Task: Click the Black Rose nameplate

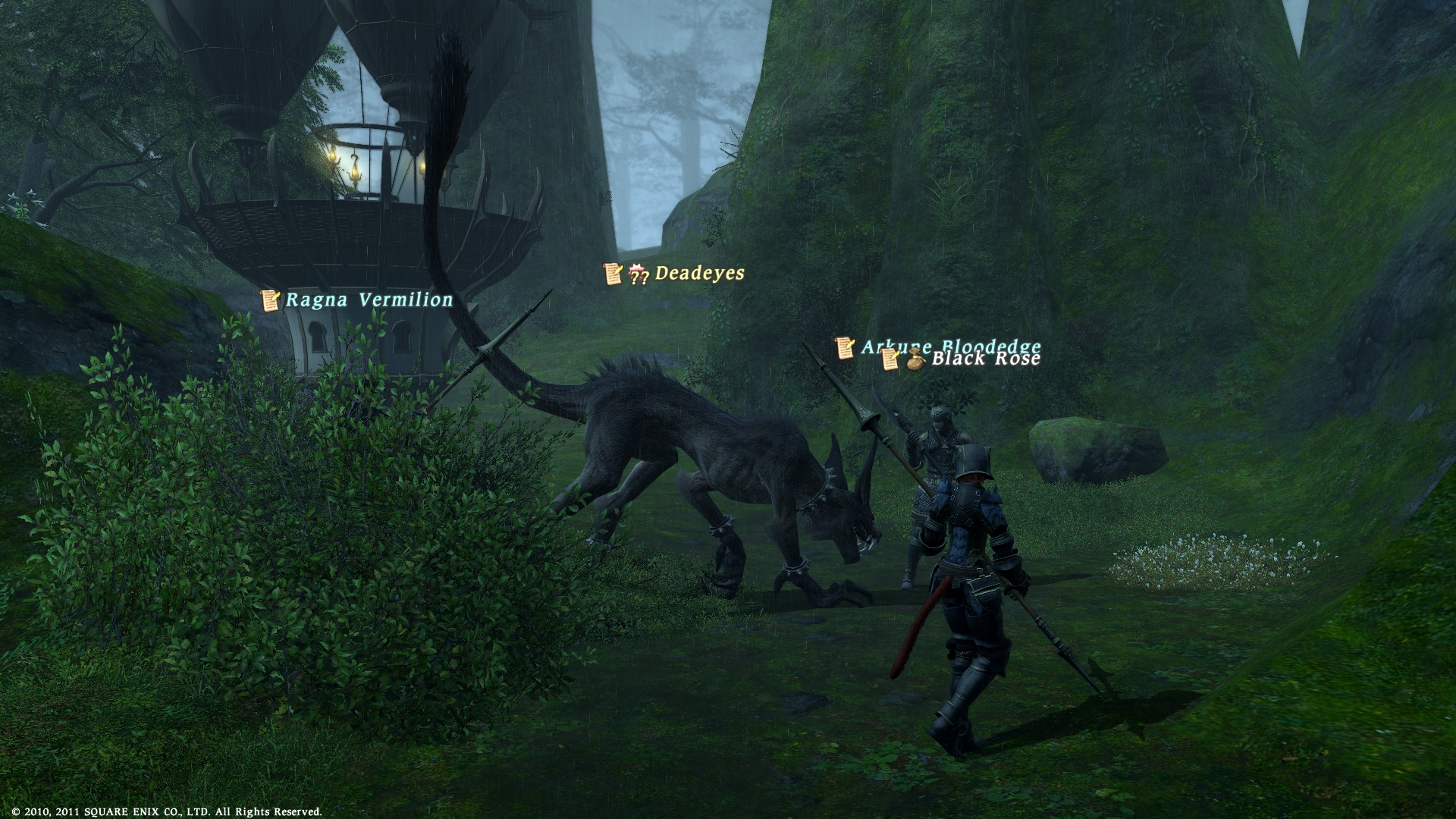Action: point(985,359)
